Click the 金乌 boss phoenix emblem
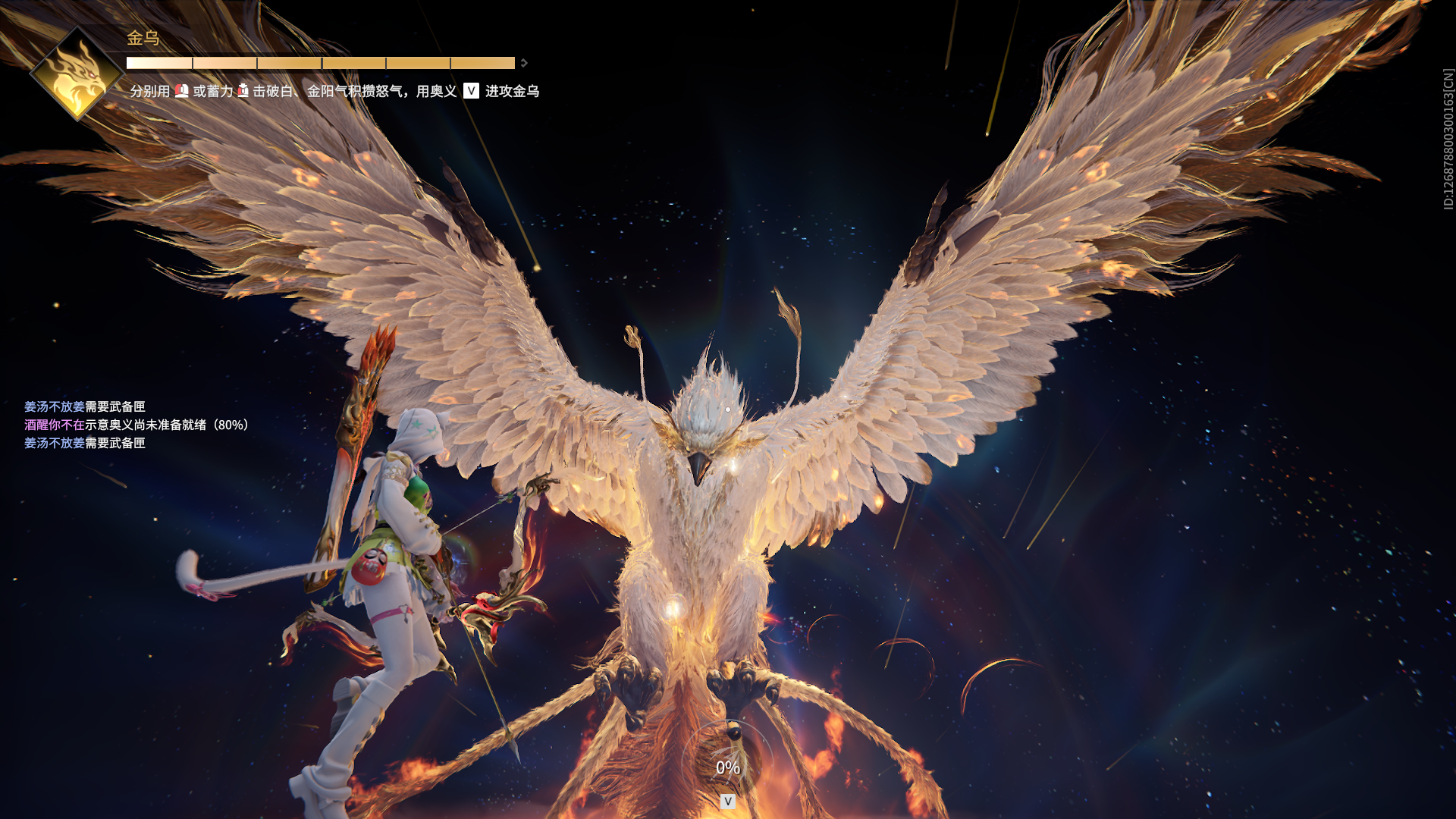 (77, 74)
